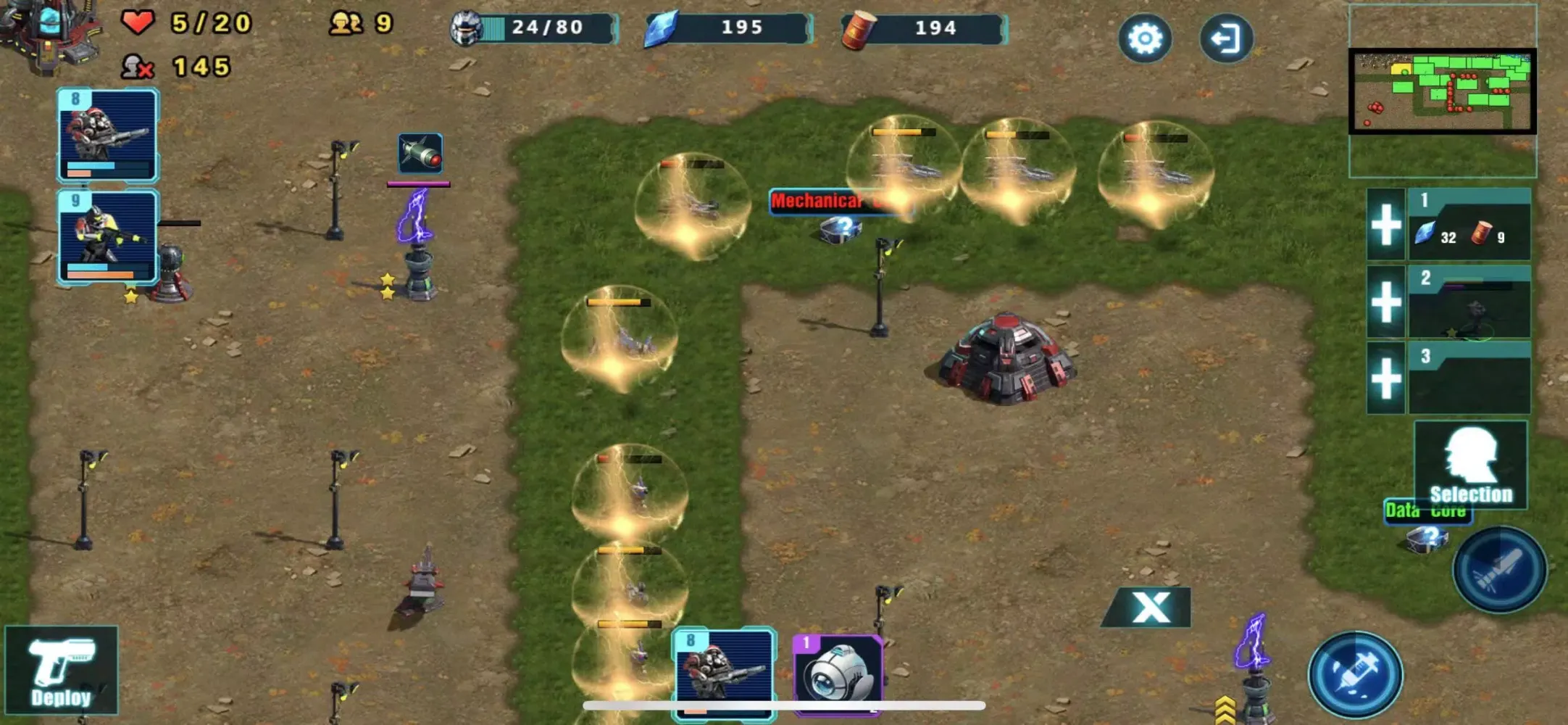Choose squad slot 1 costing 32 crystals
This screenshot has width=1568, height=725.
[x=1469, y=224]
